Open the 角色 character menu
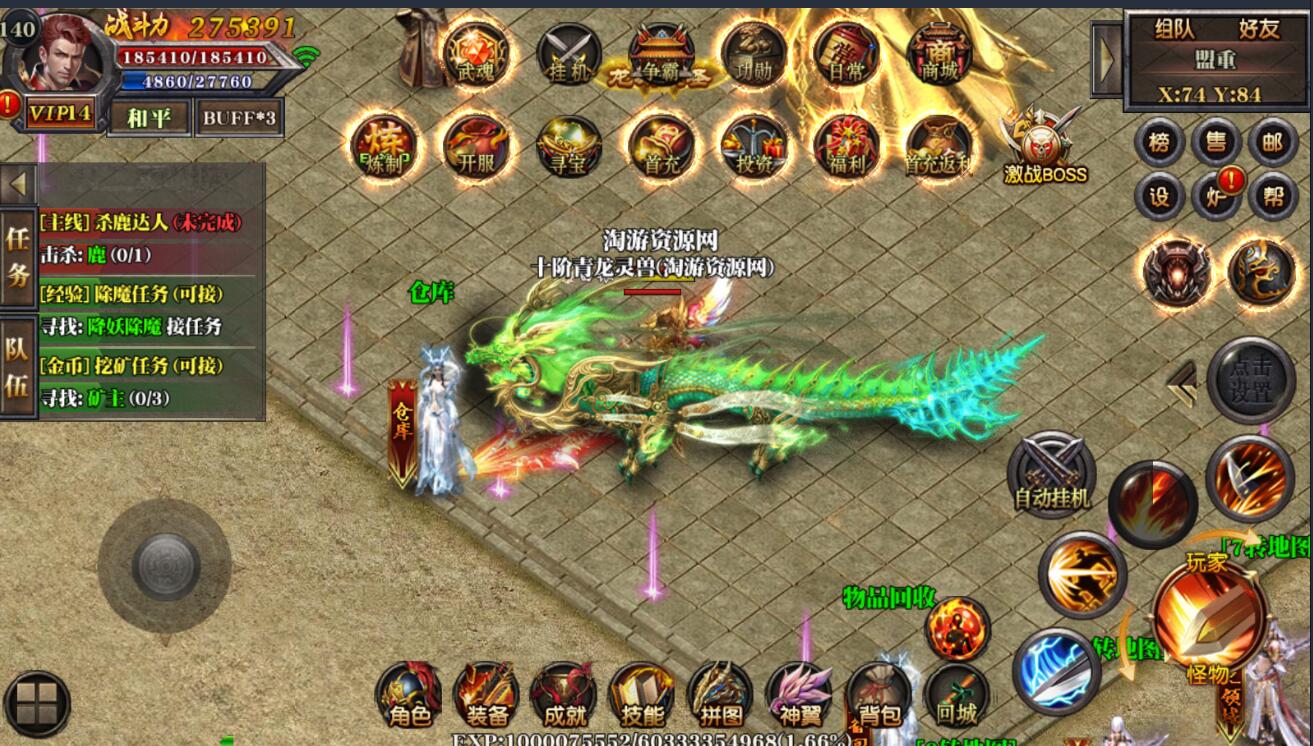 (408, 695)
